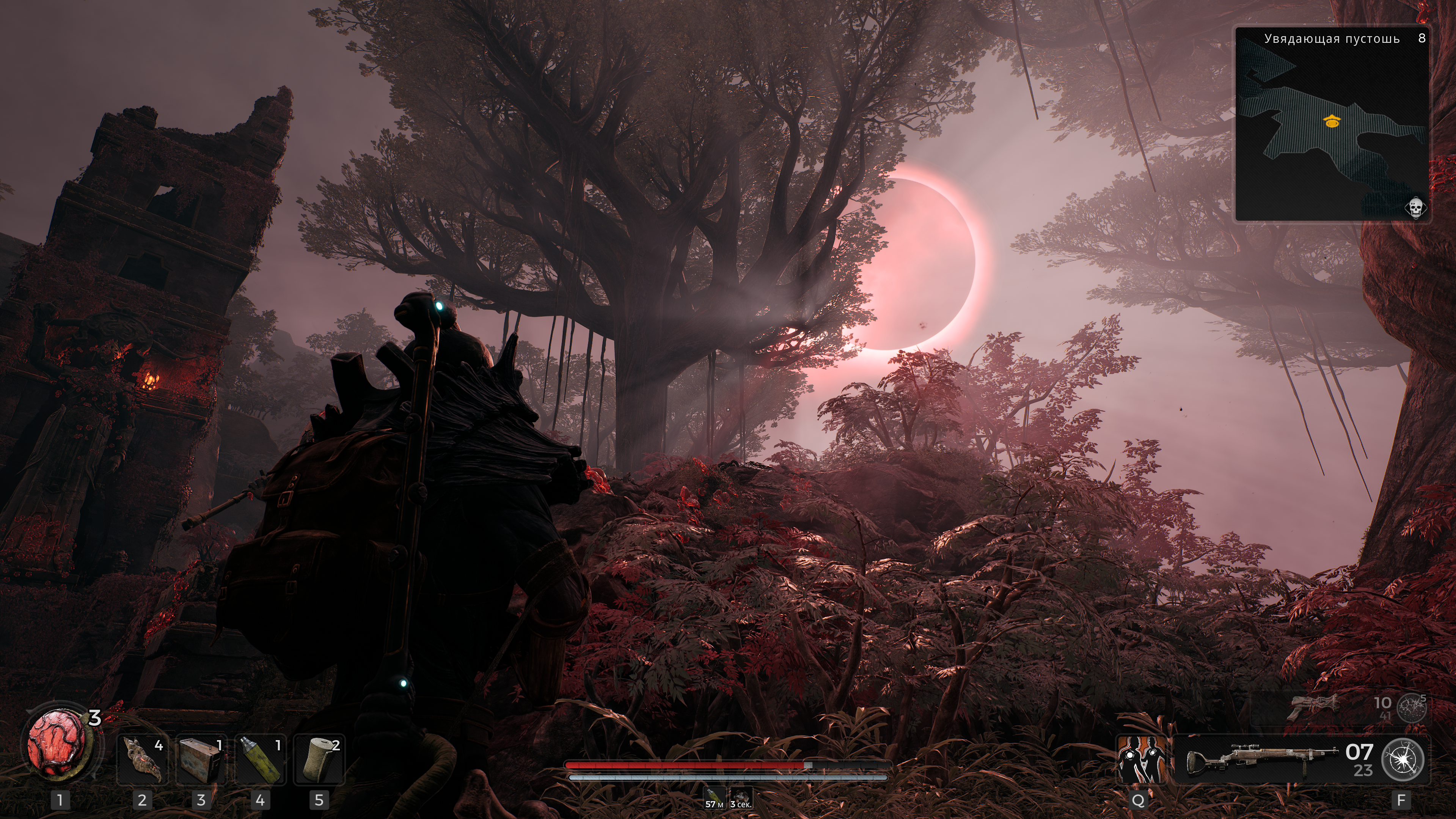Viewport: 1456px width, 819px height.
Task: Activate the twin-figure skill icon
Action: pyautogui.click(x=1141, y=760)
